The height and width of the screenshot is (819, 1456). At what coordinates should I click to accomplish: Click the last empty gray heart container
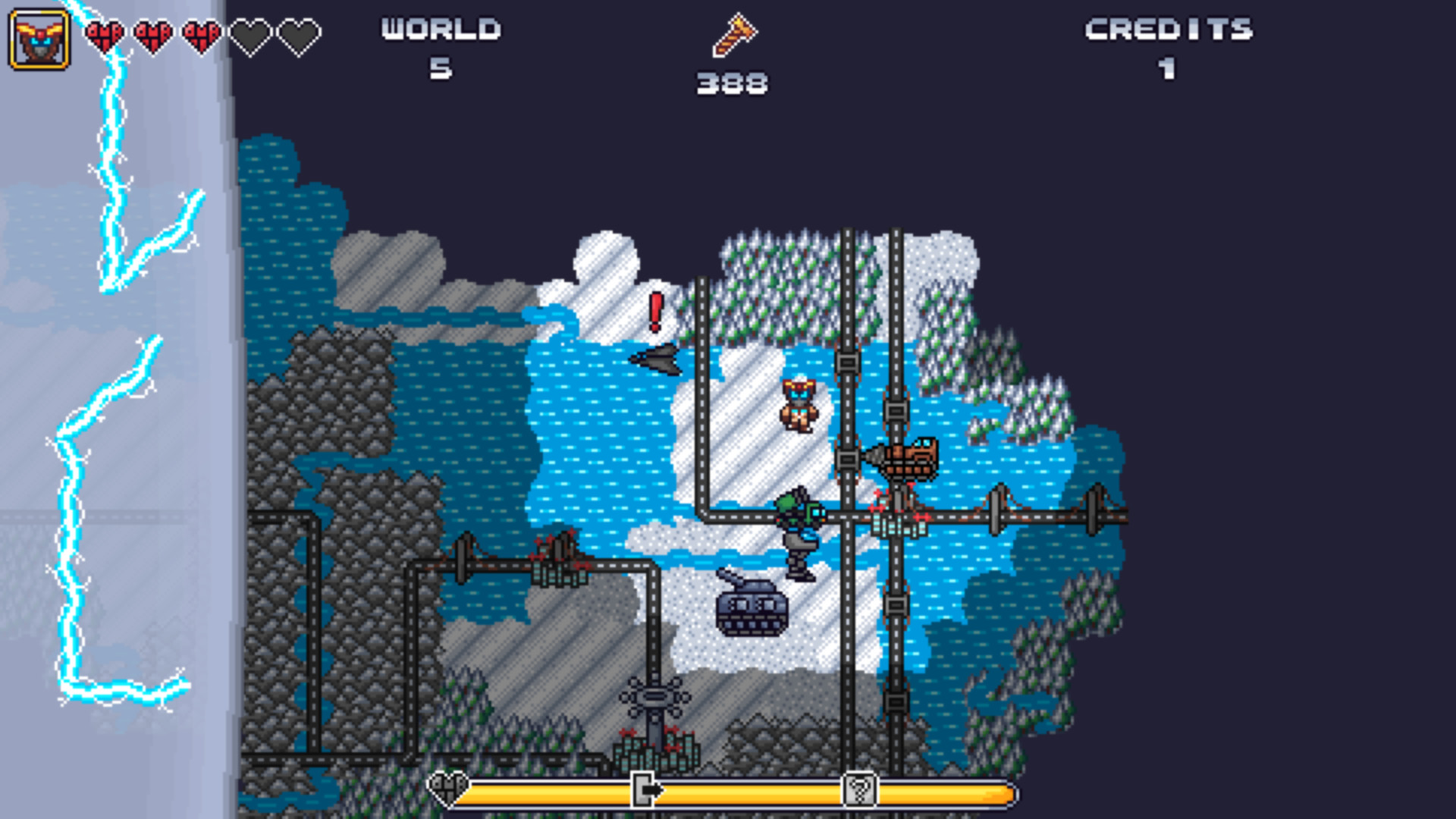point(297,36)
